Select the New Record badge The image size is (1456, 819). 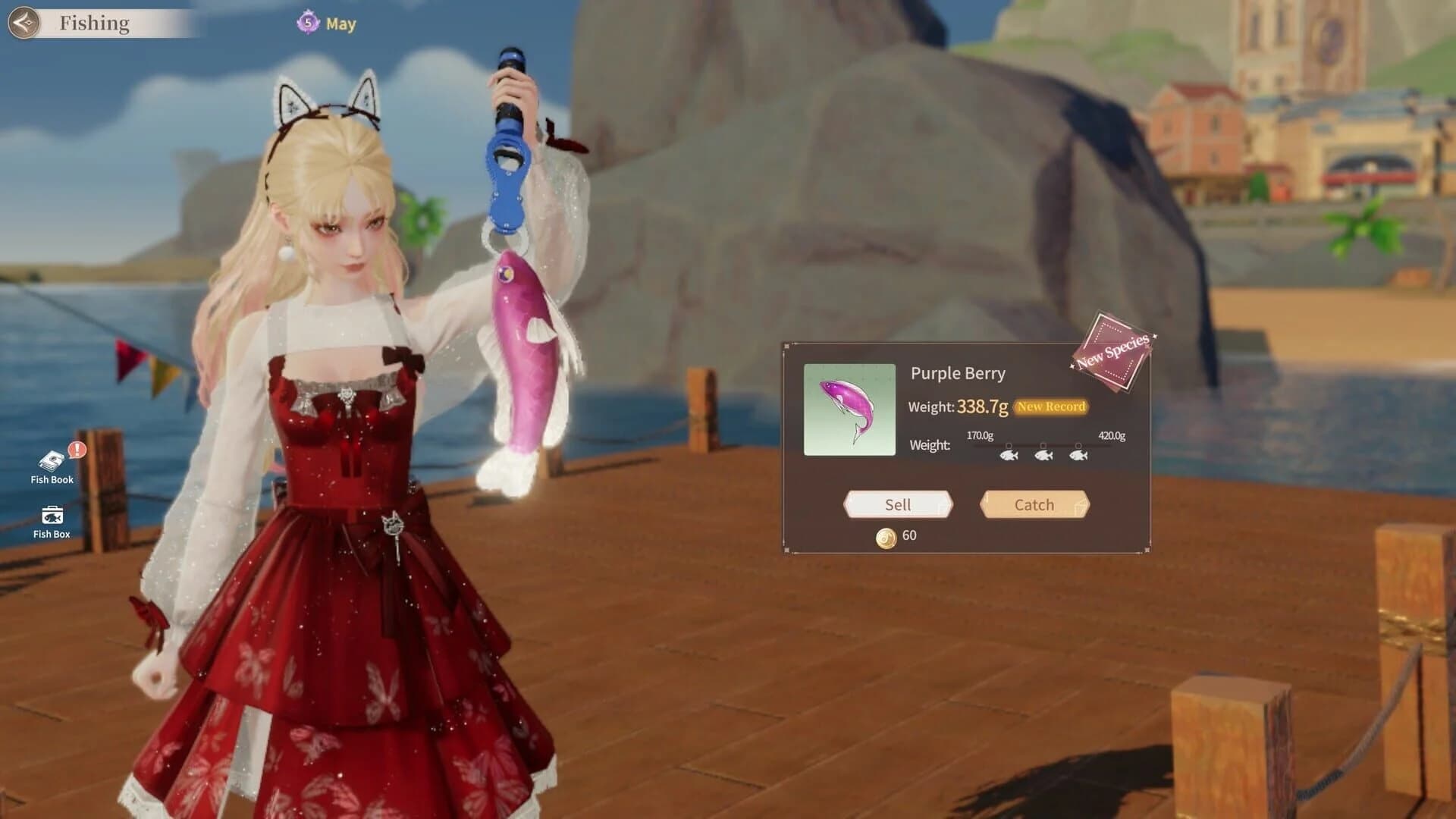click(1050, 406)
